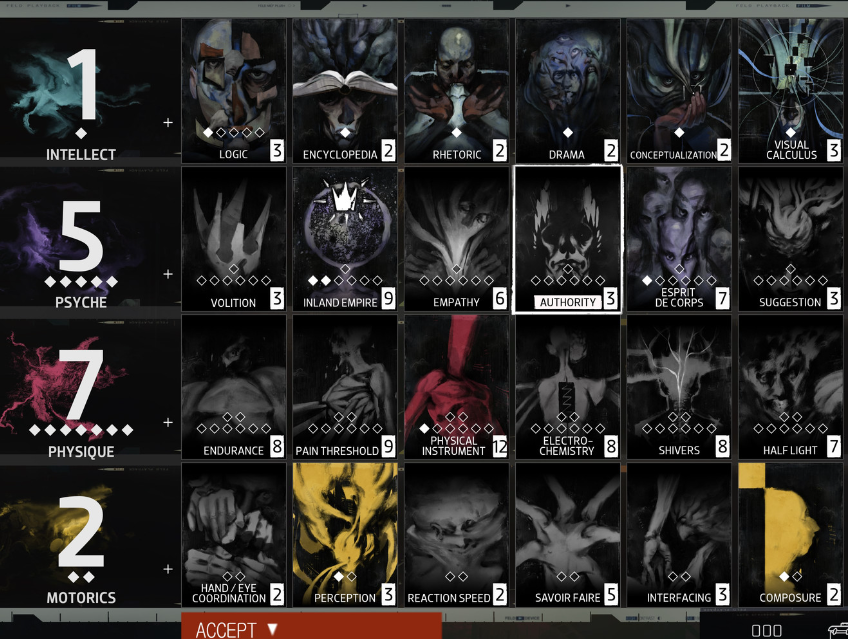Open the Esprit de Corps skill card
848x639 pixels.
[679, 238]
